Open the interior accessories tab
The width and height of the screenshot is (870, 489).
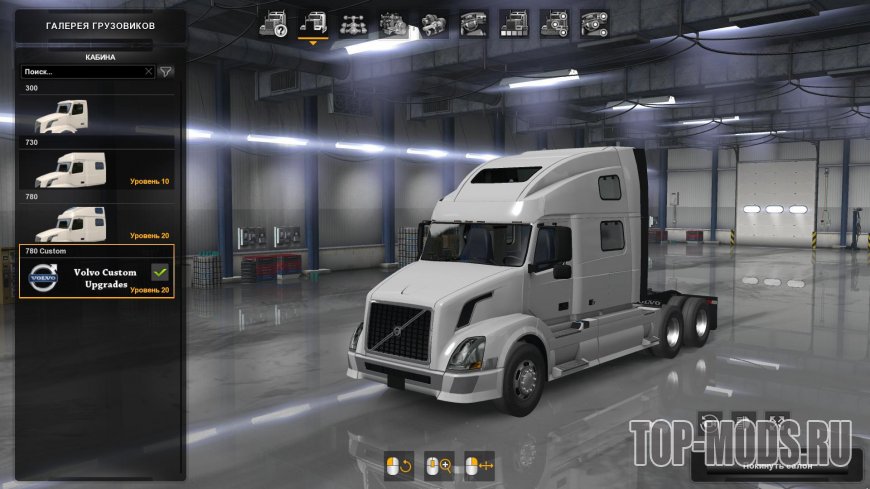point(594,23)
